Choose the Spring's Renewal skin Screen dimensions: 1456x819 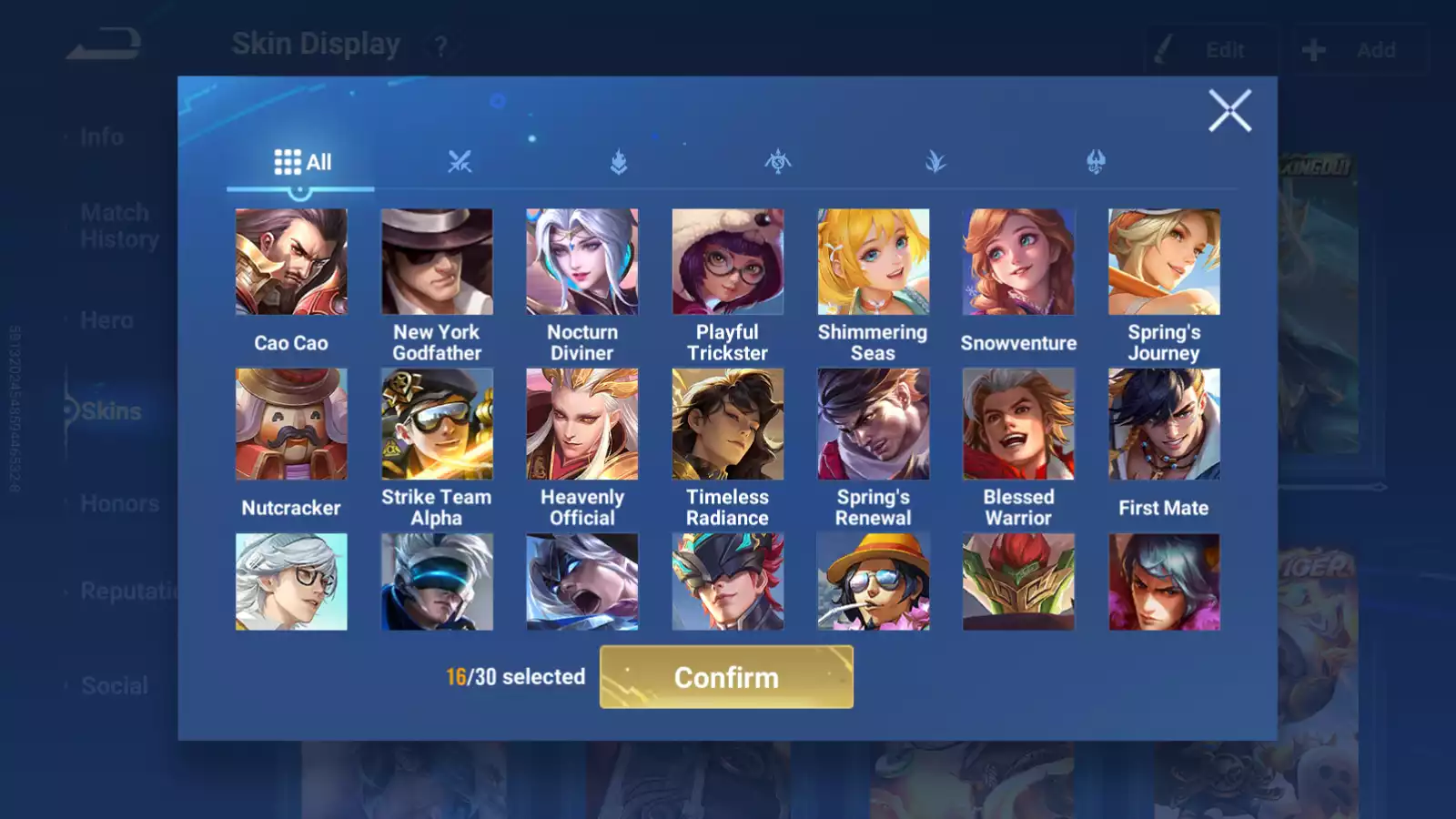tap(873, 424)
